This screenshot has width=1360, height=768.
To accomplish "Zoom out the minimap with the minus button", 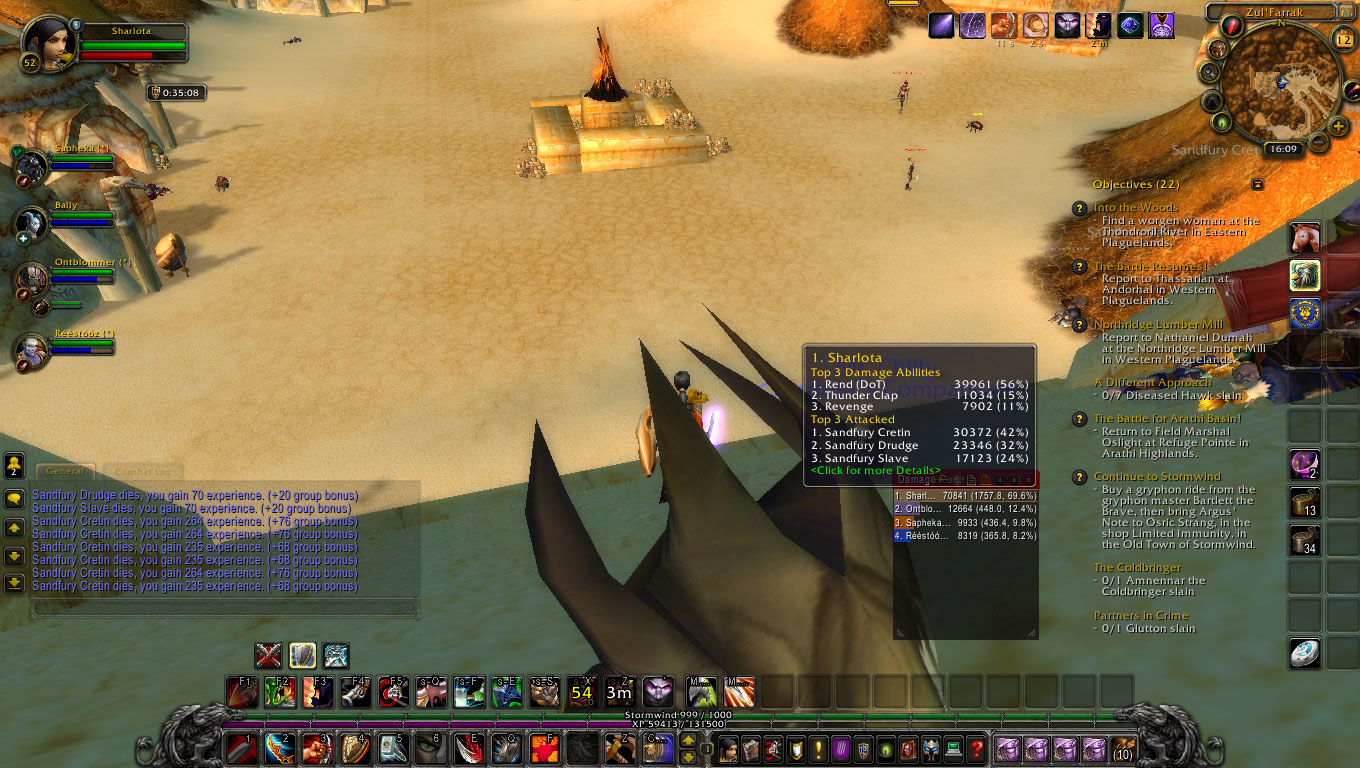I will click(1319, 143).
